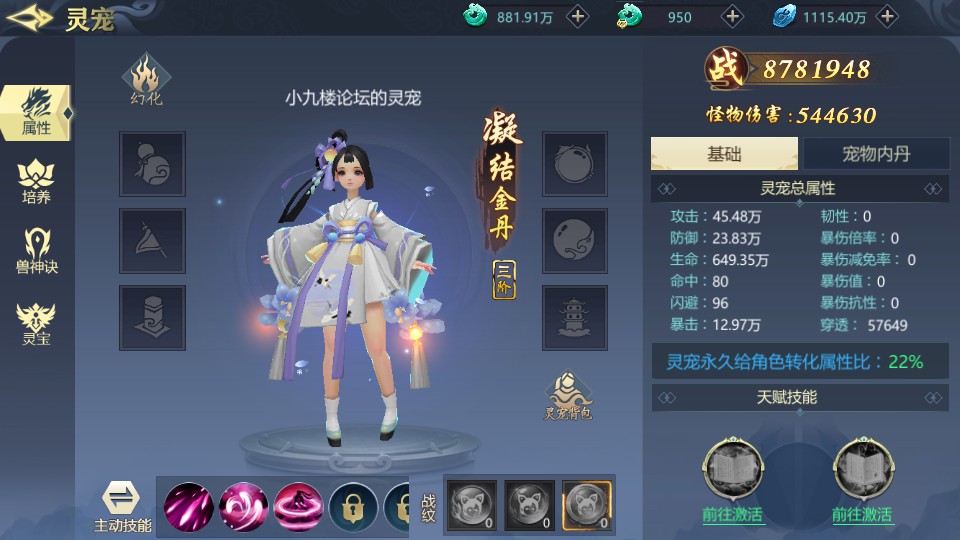Select the first purple slash active skill
The image size is (960, 540).
pyautogui.click(x=188, y=506)
